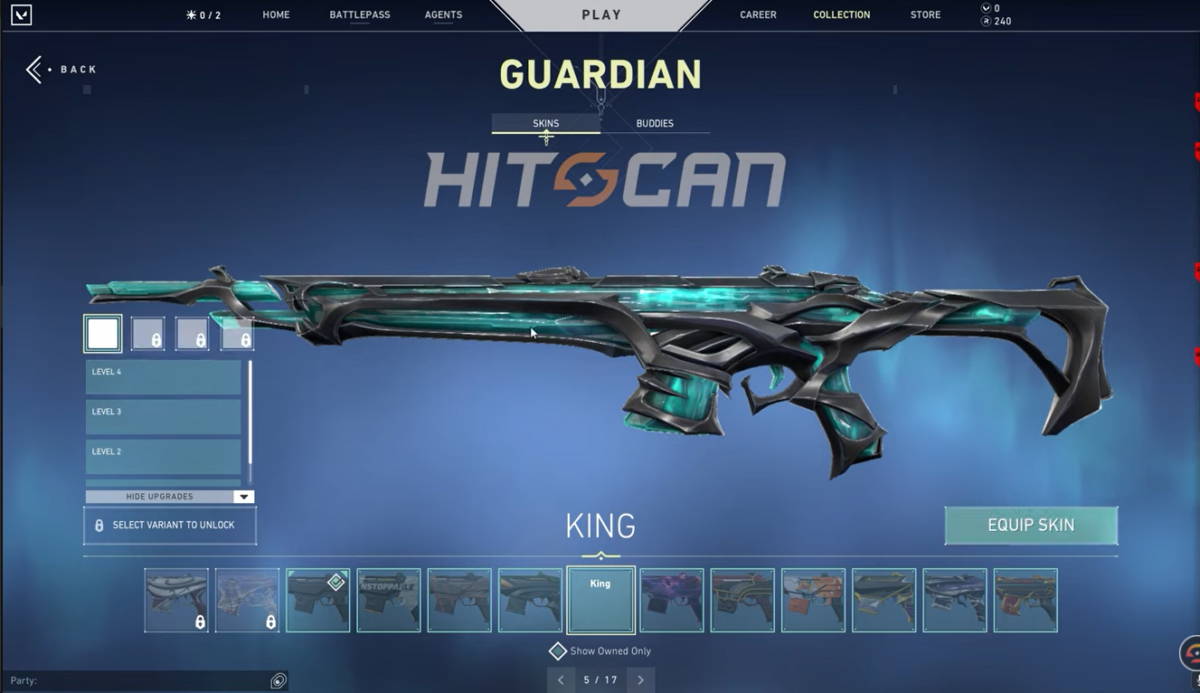
Task: Select the Level 2 upgrade
Action: click(x=163, y=456)
